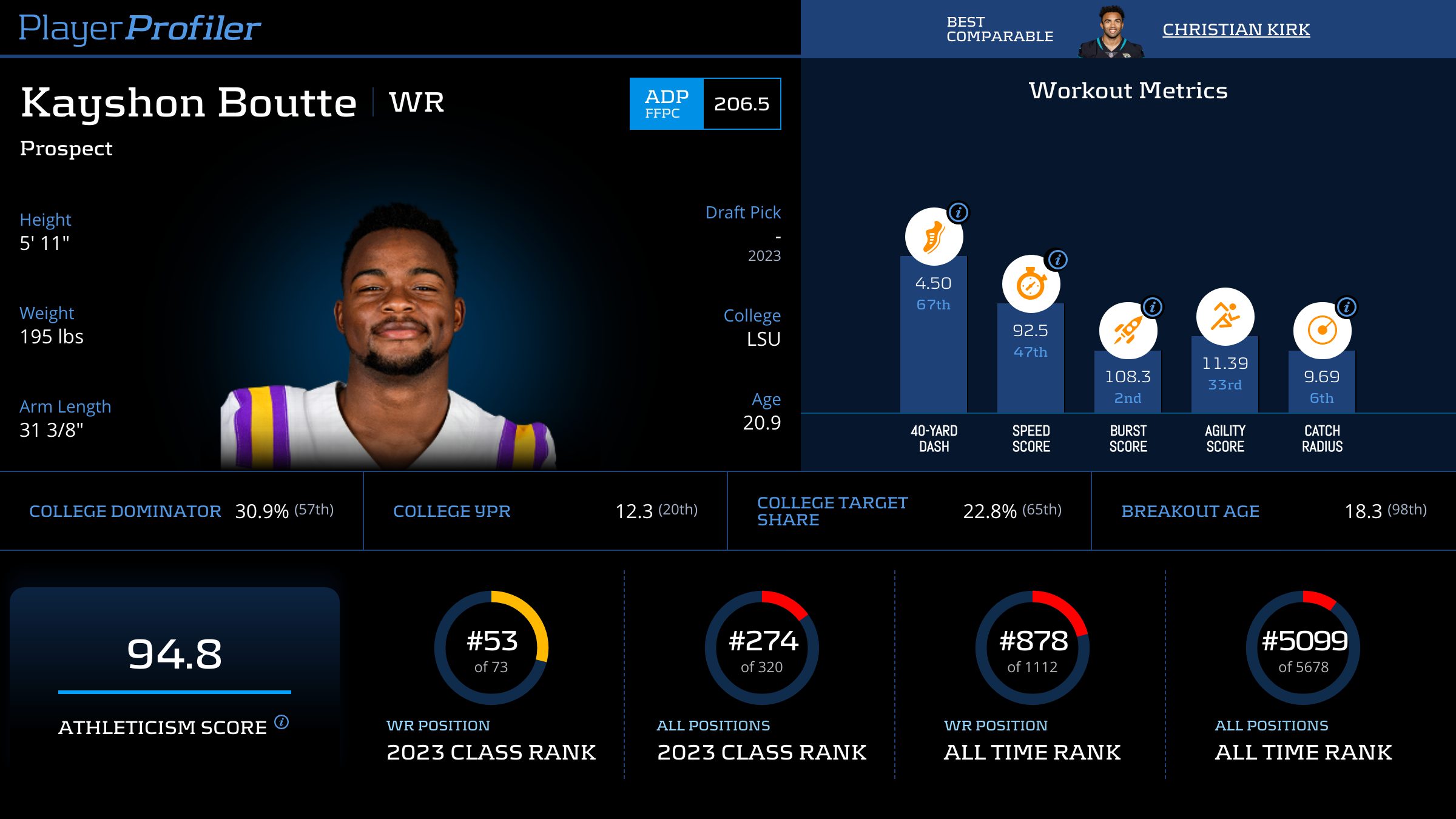
Task: Show info for the 40-yard dash metric
Action: 959,213
